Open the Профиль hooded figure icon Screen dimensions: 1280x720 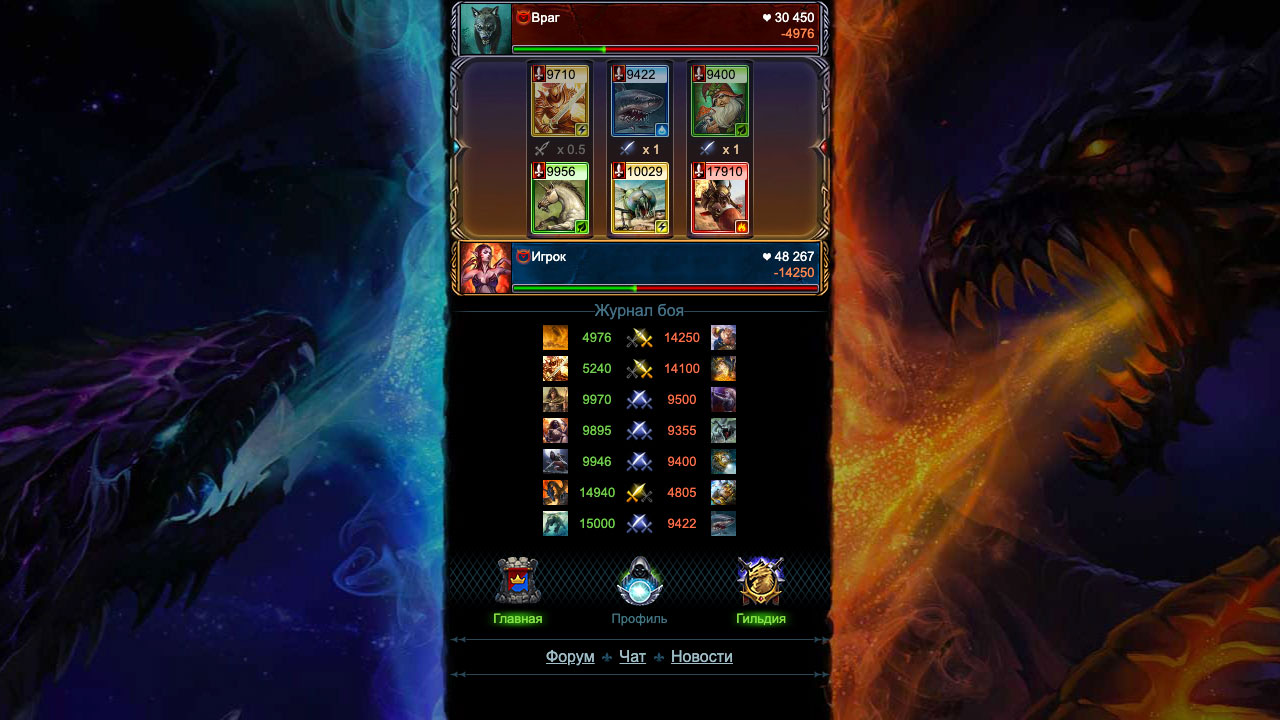[638, 581]
